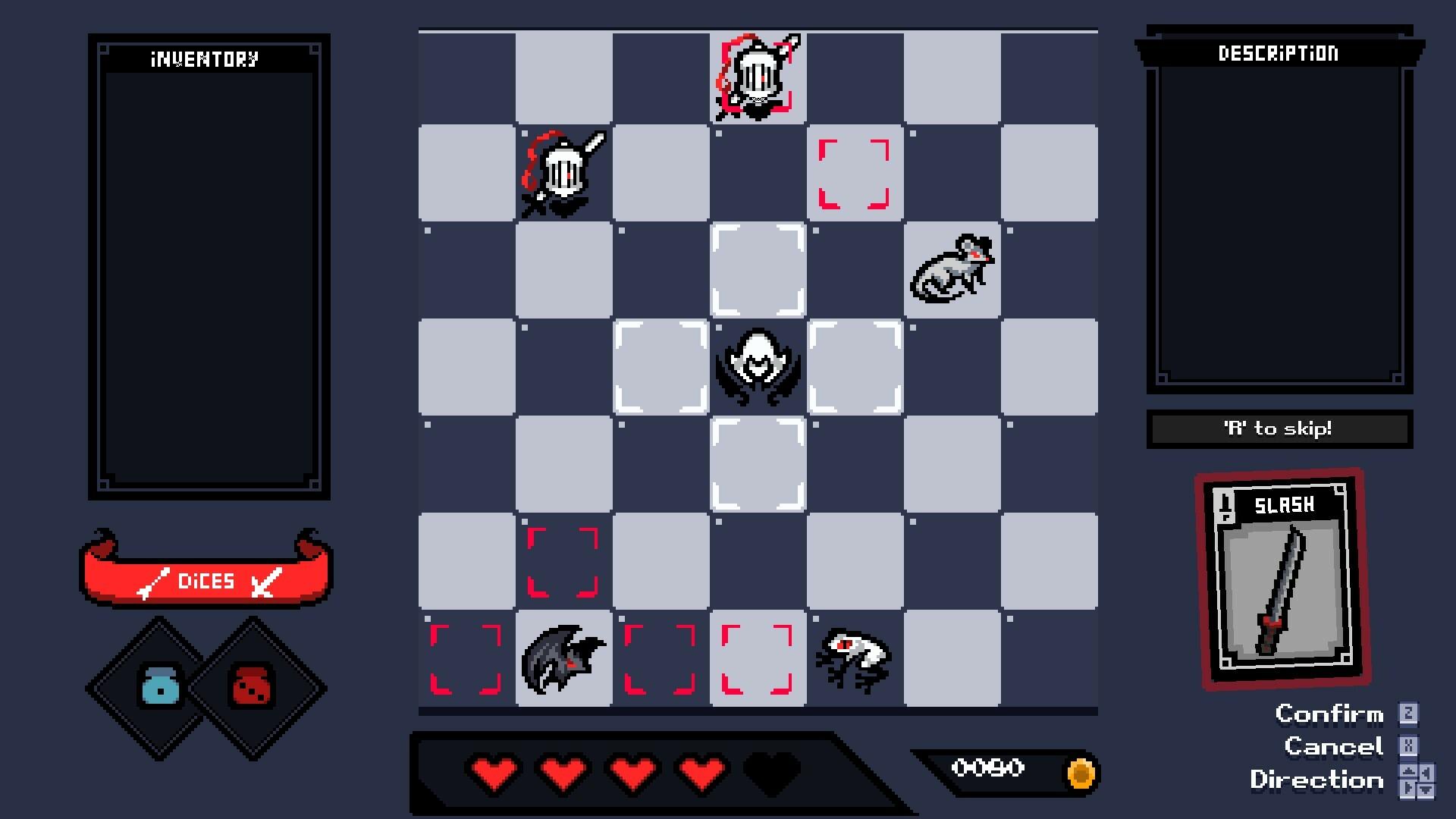Click the Direction option
The width and height of the screenshot is (1456, 819).
tap(1317, 780)
